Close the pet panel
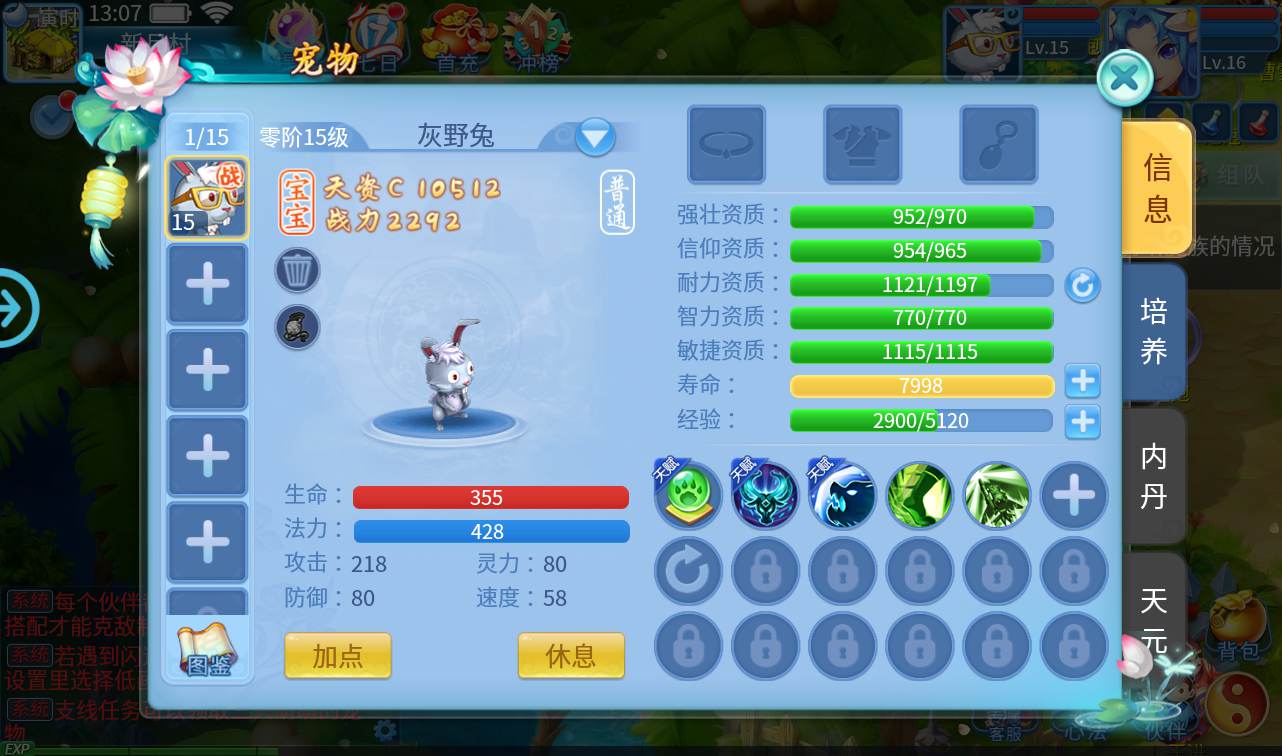Screen dimensions: 1282x756 1125,78
